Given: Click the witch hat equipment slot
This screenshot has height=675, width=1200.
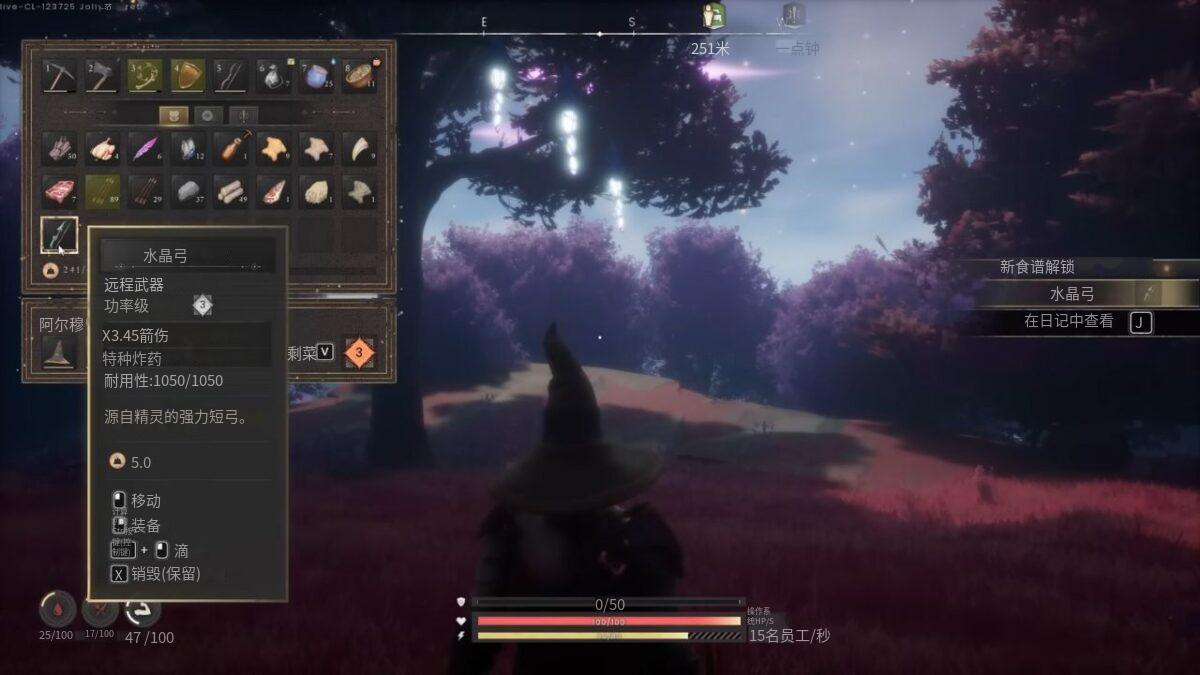Looking at the screenshot, I should [59, 351].
